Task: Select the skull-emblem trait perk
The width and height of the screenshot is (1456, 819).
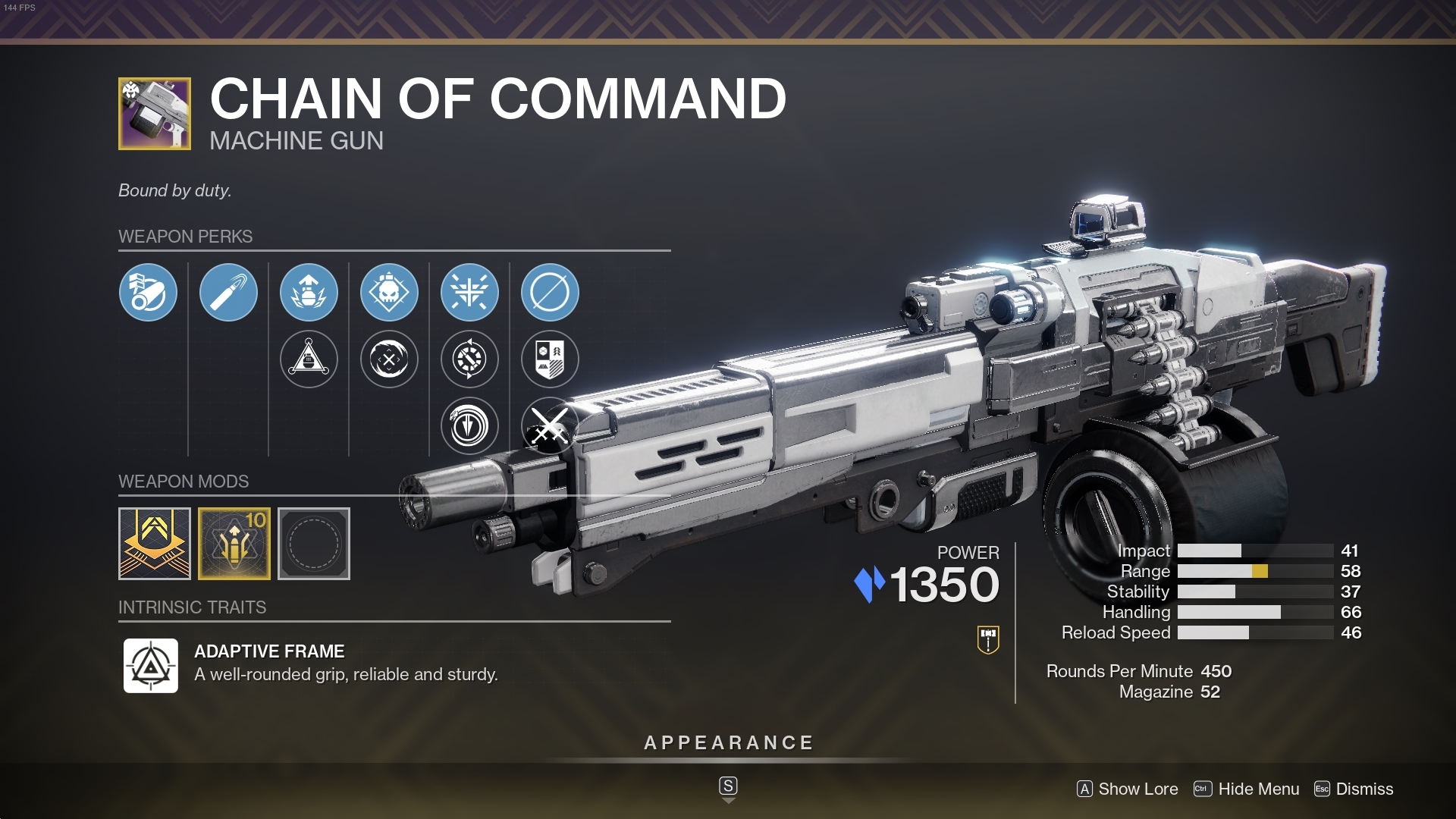Action: (389, 292)
